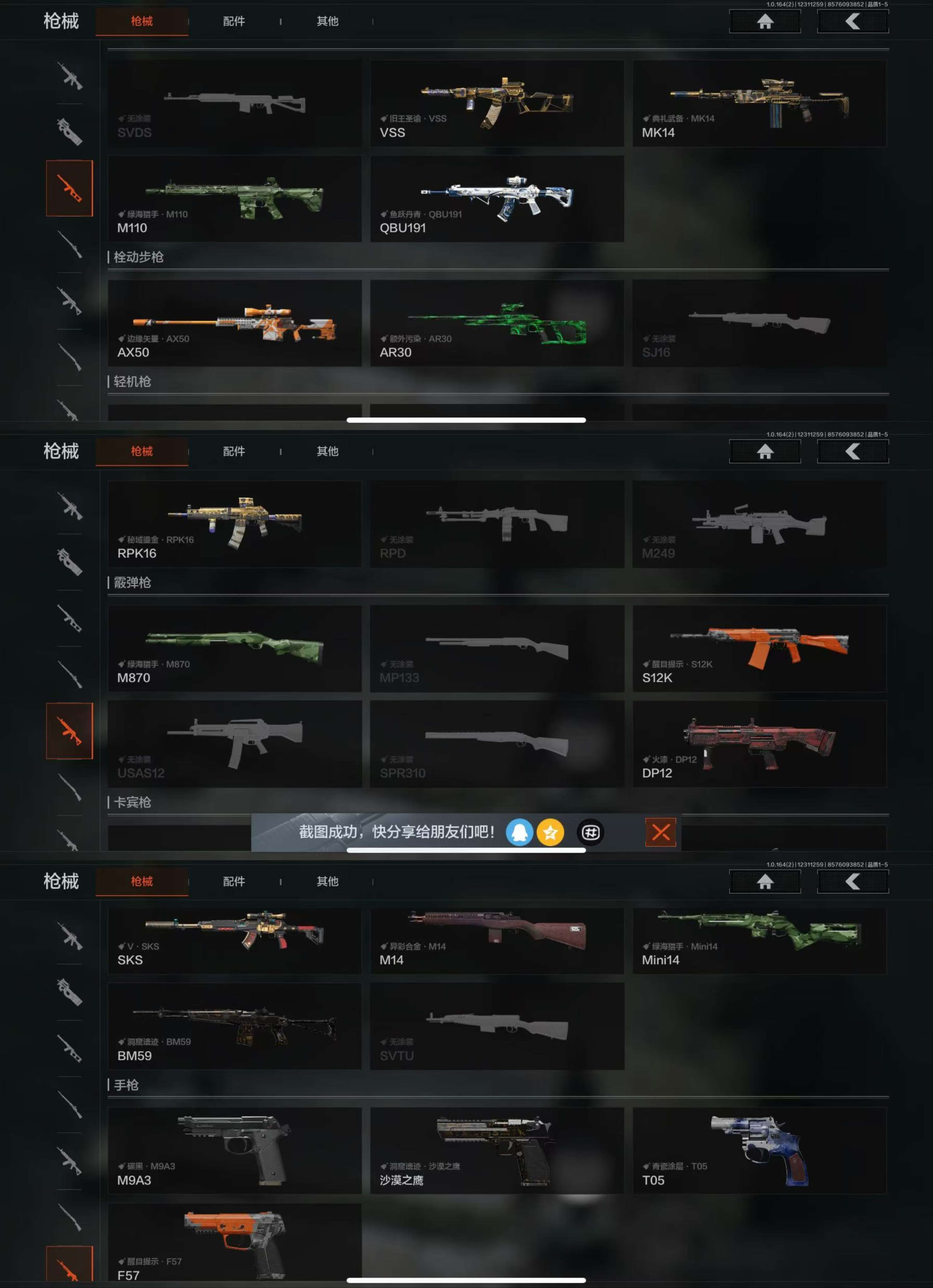The image size is (933, 1288).
Task: Open the green camo M110 tile
Action: (x=234, y=199)
